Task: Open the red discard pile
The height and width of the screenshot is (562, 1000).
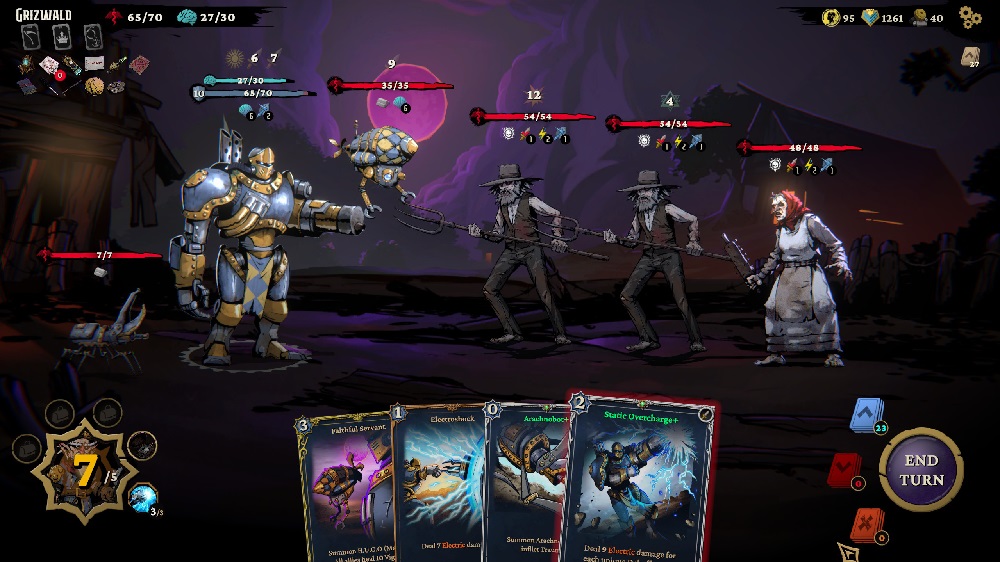Action: 842,470
